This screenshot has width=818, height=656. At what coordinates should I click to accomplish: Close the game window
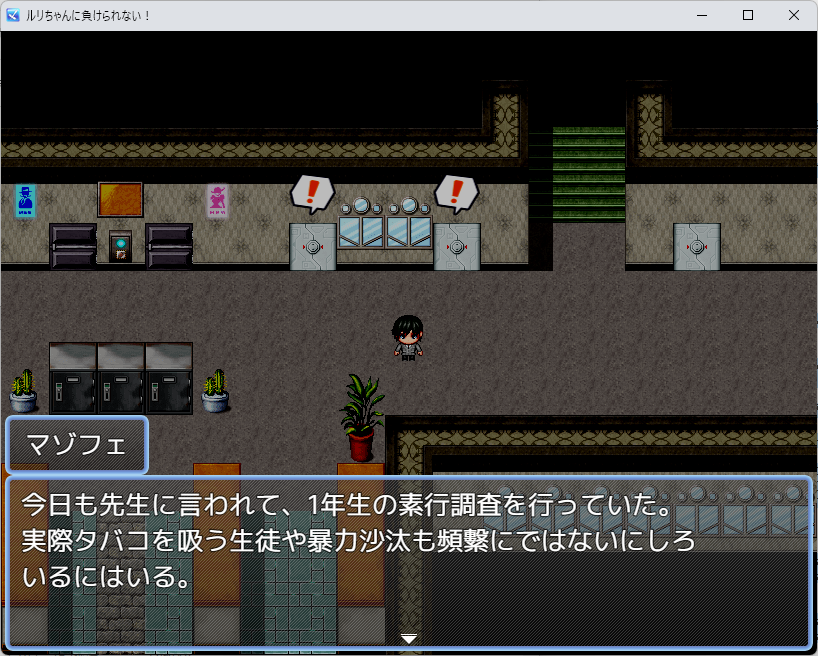click(x=794, y=16)
